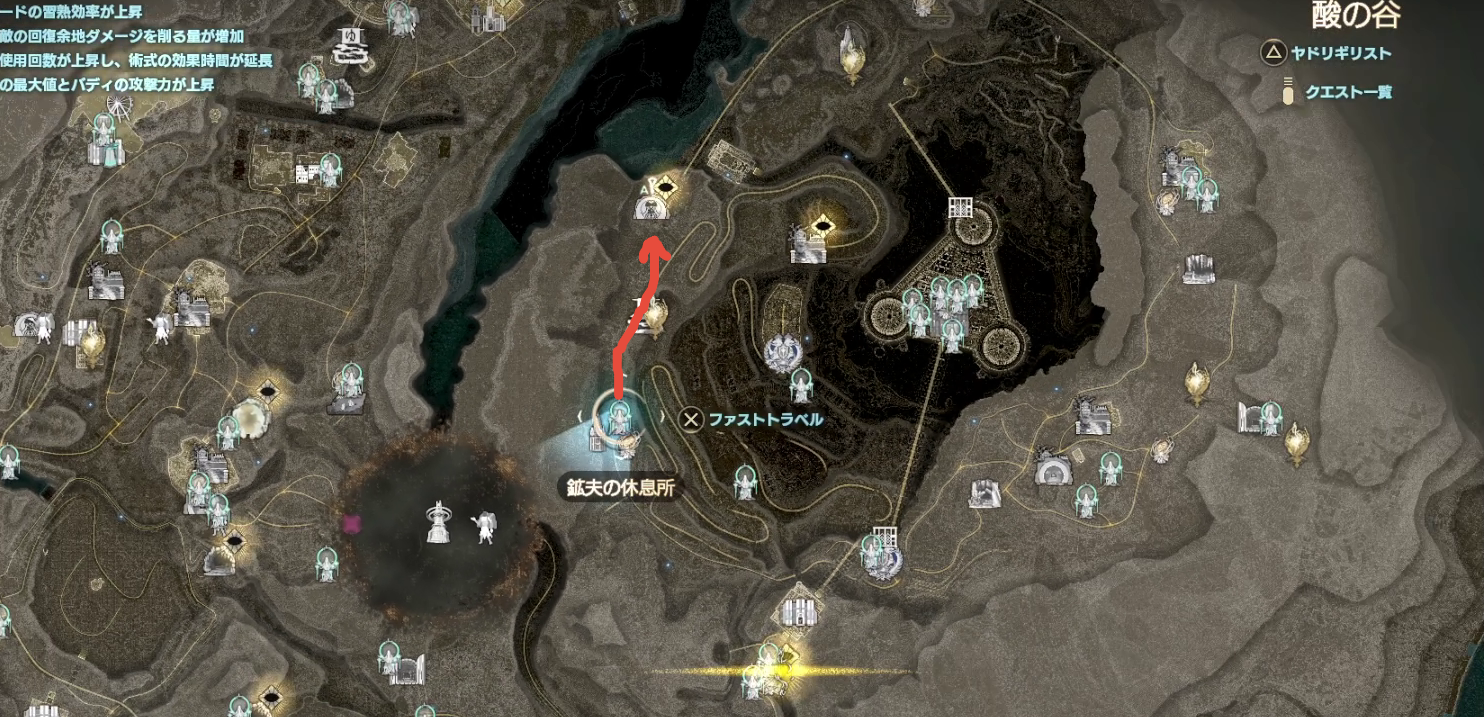Select the highlighted 鉱夫の休息所 mistle marker
This screenshot has width=1484, height=717.
click(618, 417)
